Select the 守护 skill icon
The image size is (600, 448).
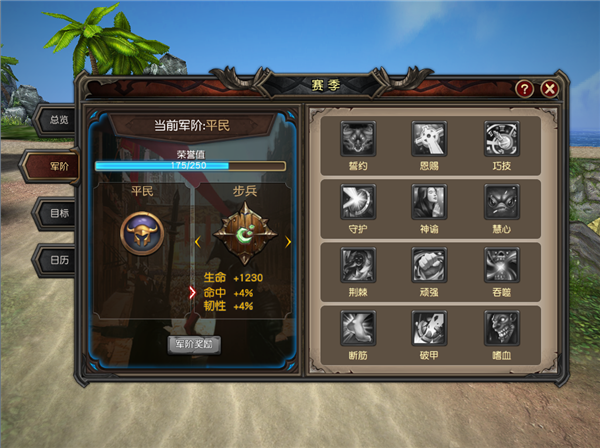[x=357, y=201]
